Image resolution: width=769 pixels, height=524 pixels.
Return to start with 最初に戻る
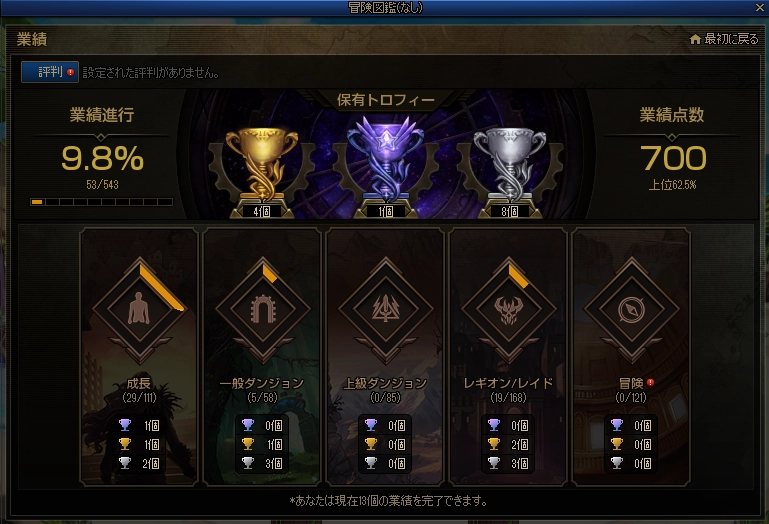[725, 39]
